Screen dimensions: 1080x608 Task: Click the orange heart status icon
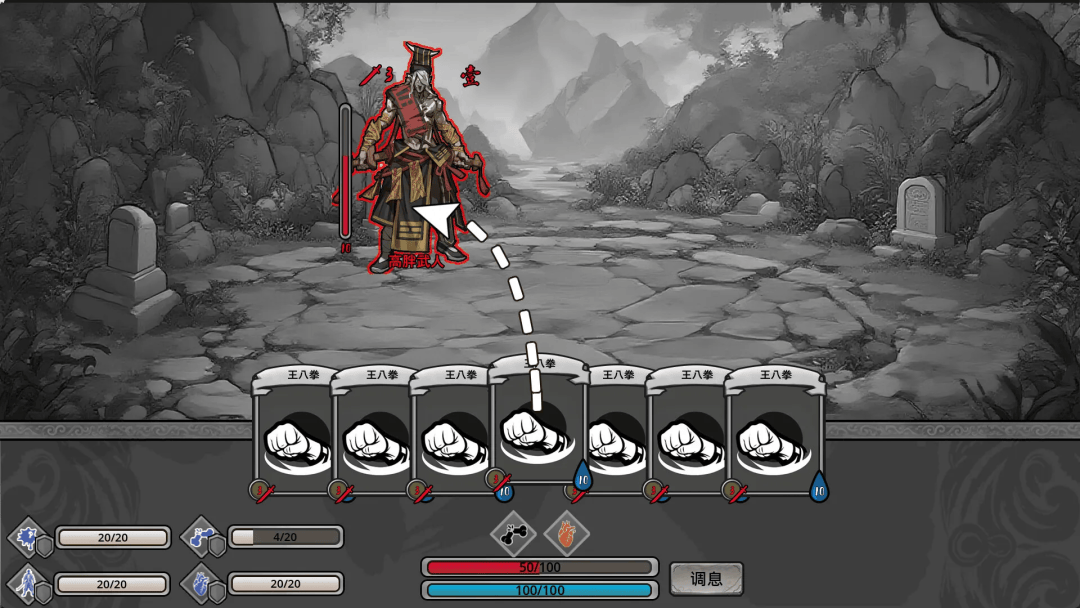(567, 535)
